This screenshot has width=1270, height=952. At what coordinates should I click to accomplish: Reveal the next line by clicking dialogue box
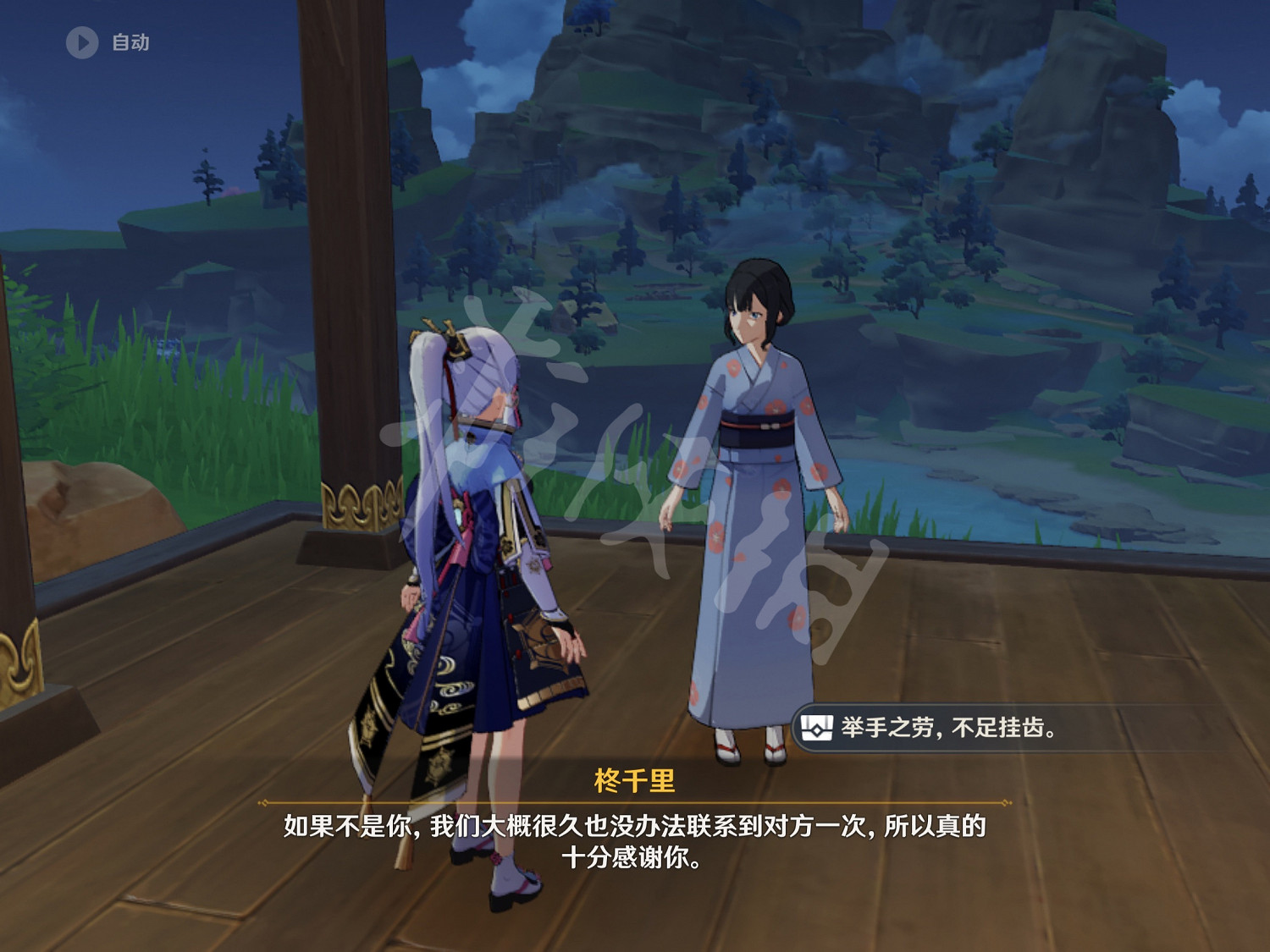pos(635,842)
